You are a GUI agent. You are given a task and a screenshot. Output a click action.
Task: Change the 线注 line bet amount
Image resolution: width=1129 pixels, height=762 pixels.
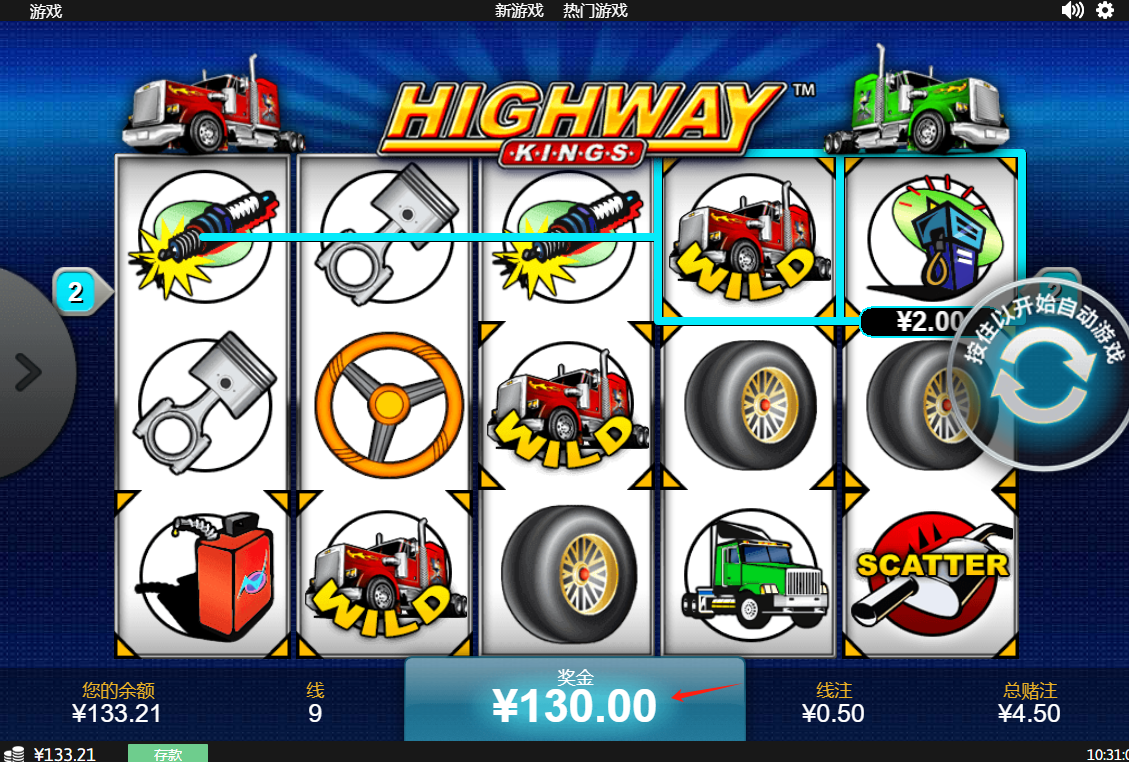833,703
